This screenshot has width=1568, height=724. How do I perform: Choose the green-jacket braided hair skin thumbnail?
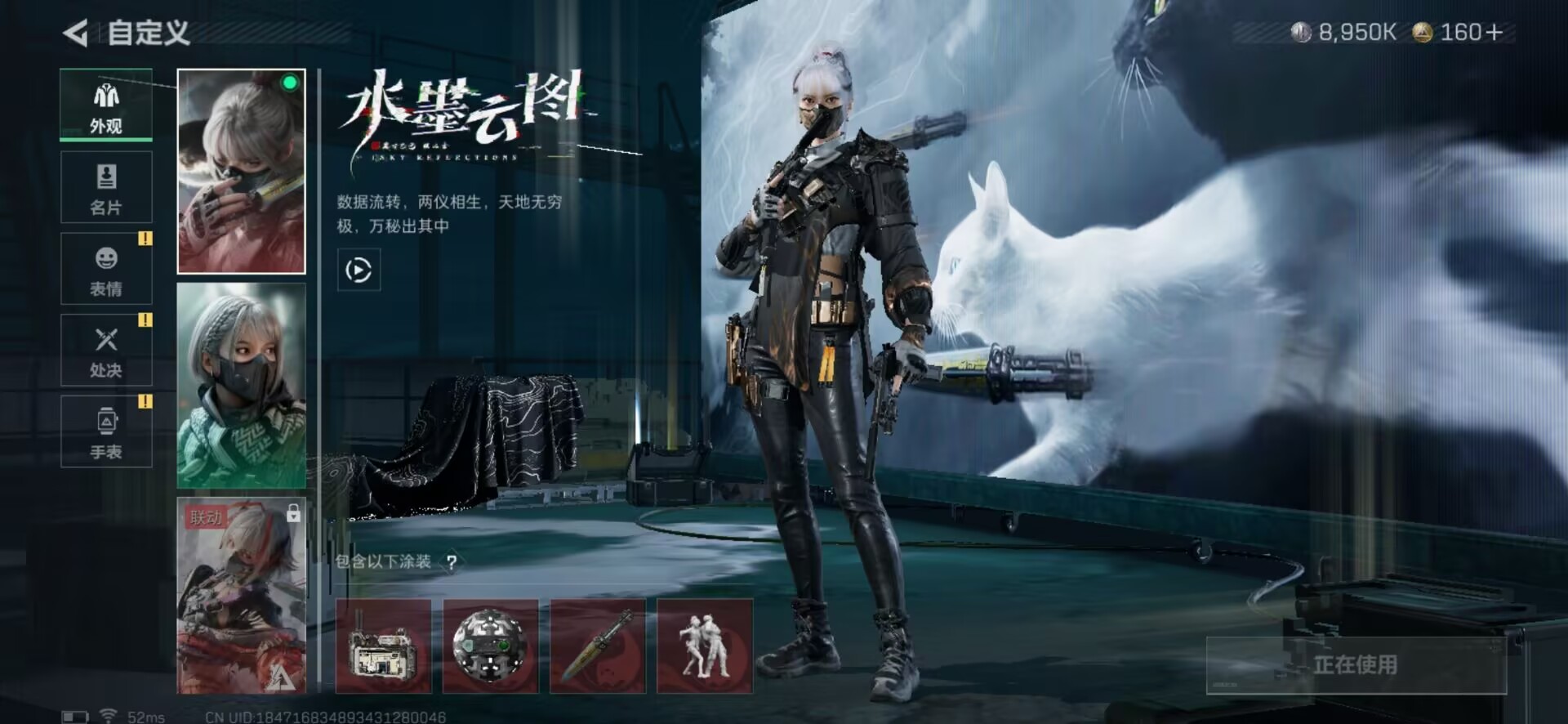(x=241, y=386)
